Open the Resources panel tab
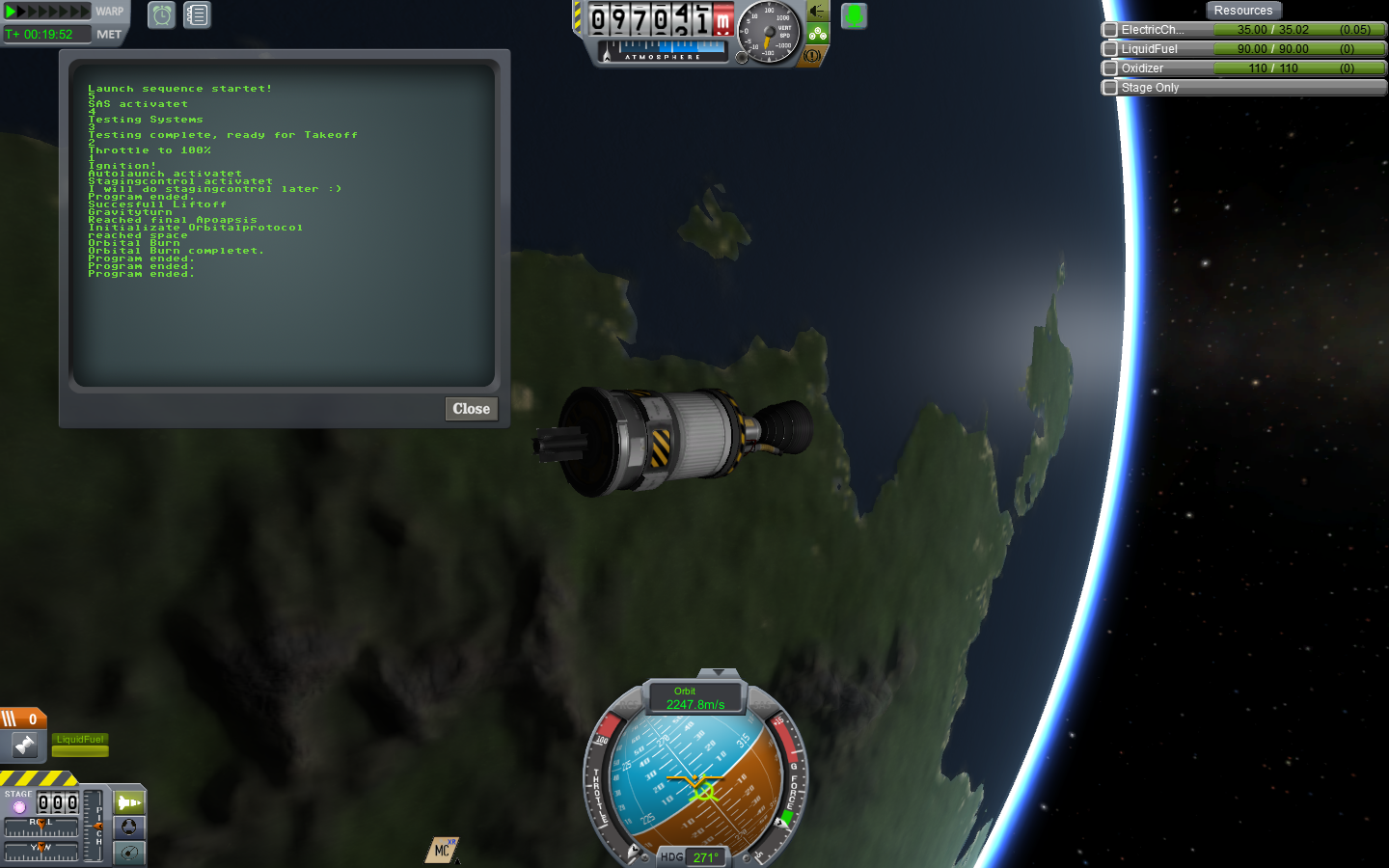The height and width of the screenshot is (868, 1389). click(x=1242, y=11)
